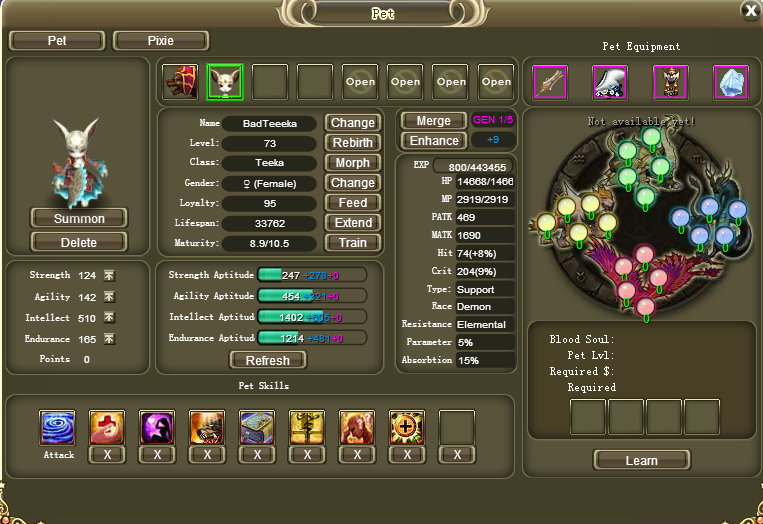Add a point to Intellect

109,318
